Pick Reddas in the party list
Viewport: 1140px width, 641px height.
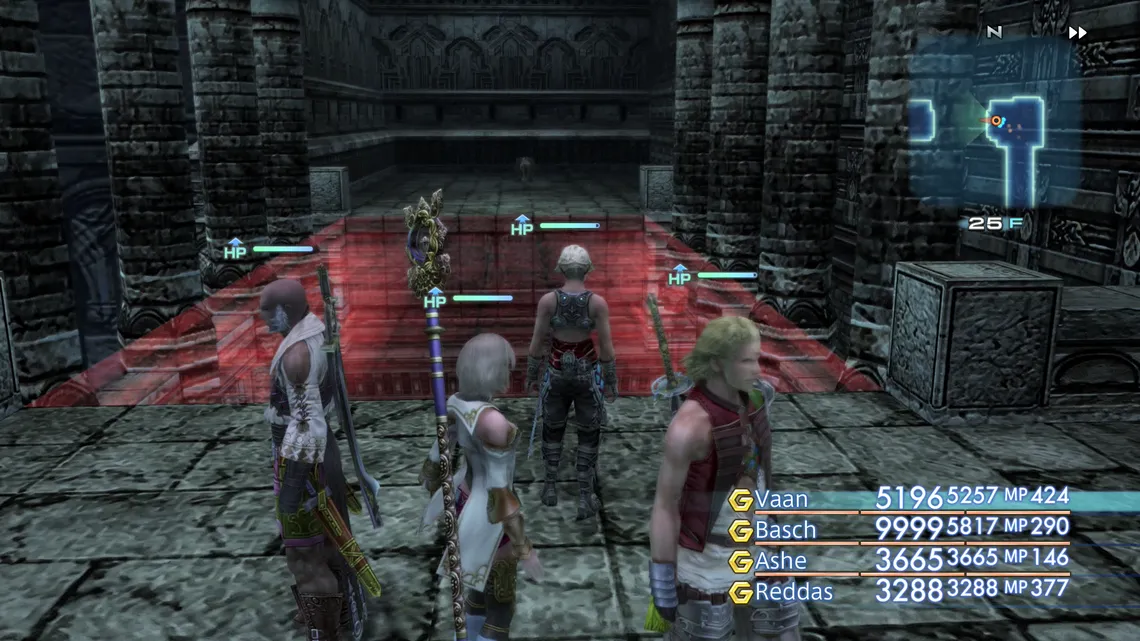pos(792,592)
